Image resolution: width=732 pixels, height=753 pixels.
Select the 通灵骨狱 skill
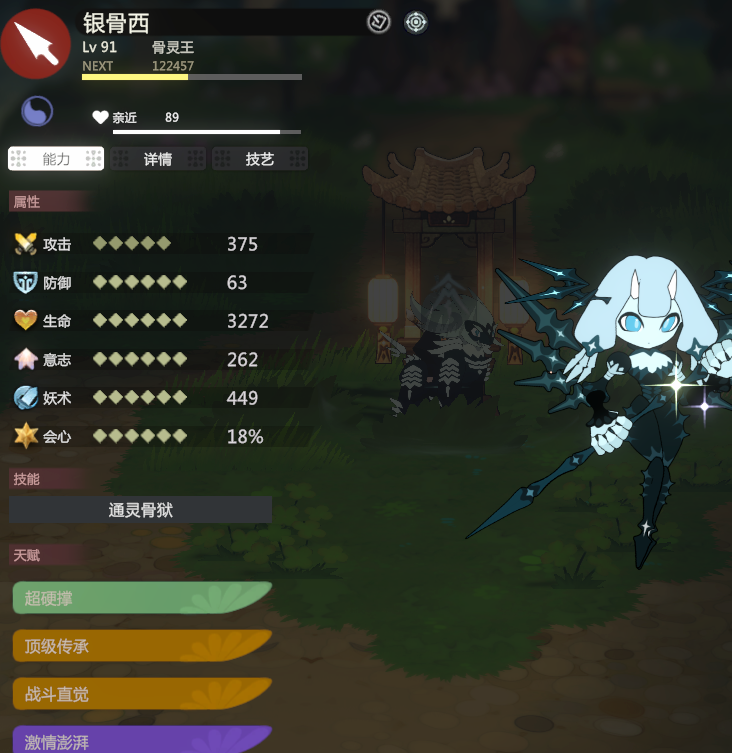coord(141,510)
